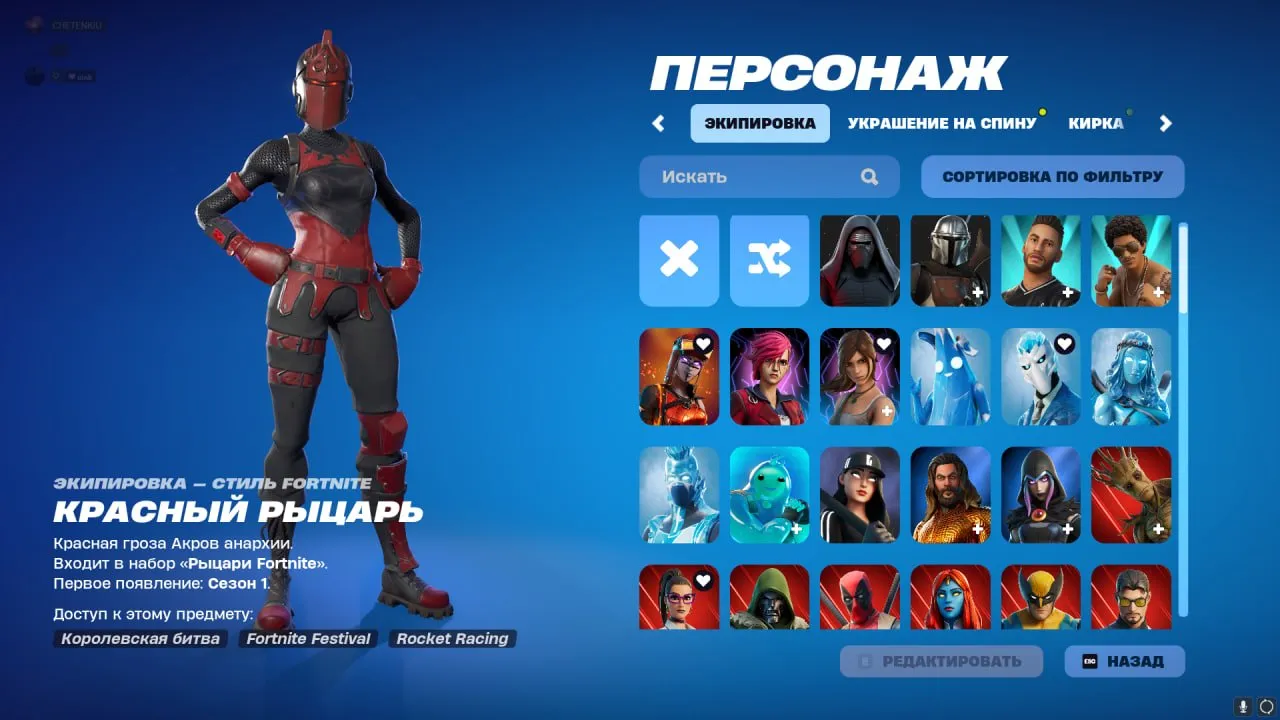This screenshot has height=720, width=1280.
Task: Click the right chevron beside КИРКА
Action: pos(1164,122)
